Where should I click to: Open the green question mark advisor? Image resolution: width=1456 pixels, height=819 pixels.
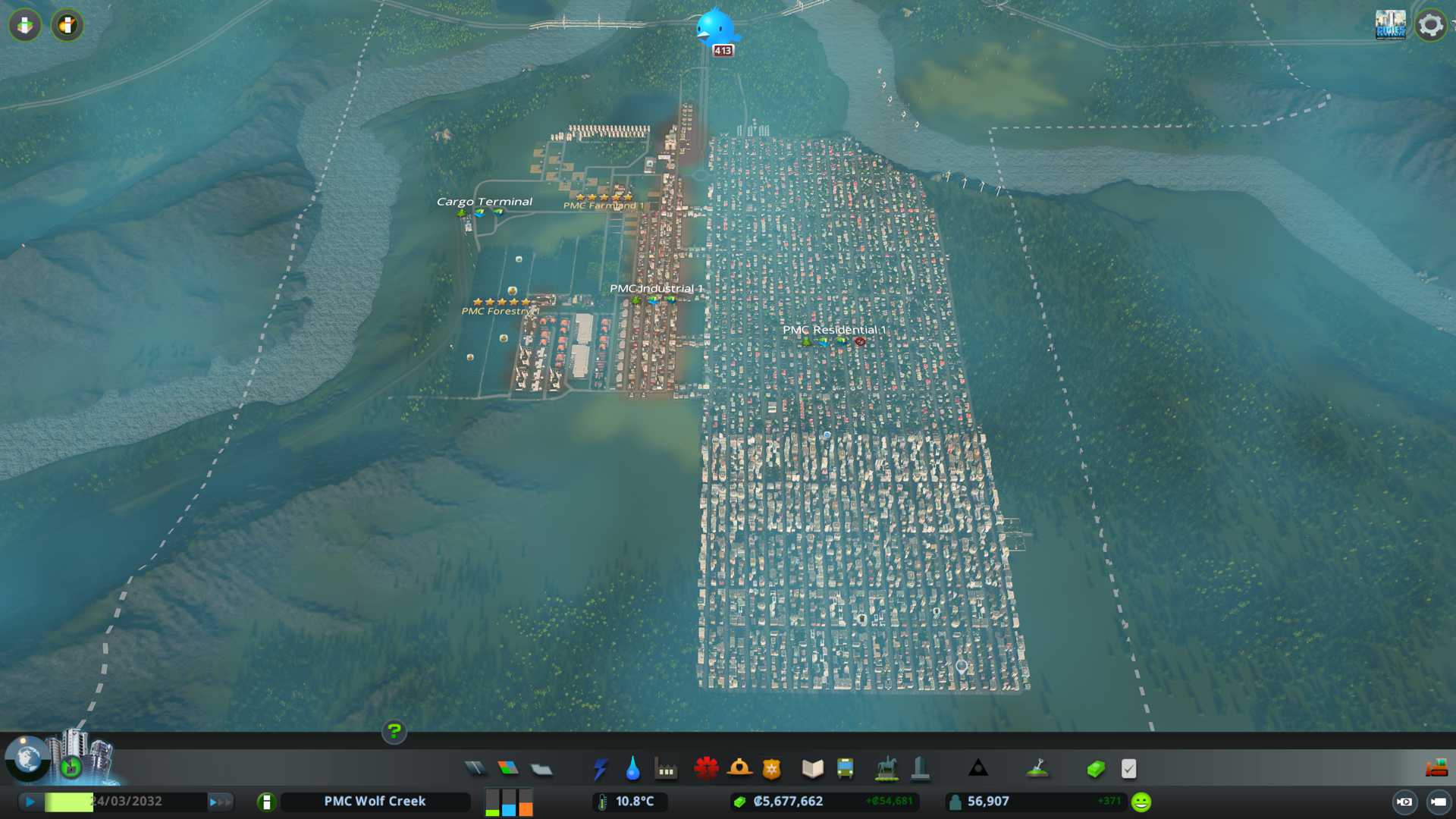(394, 731)
